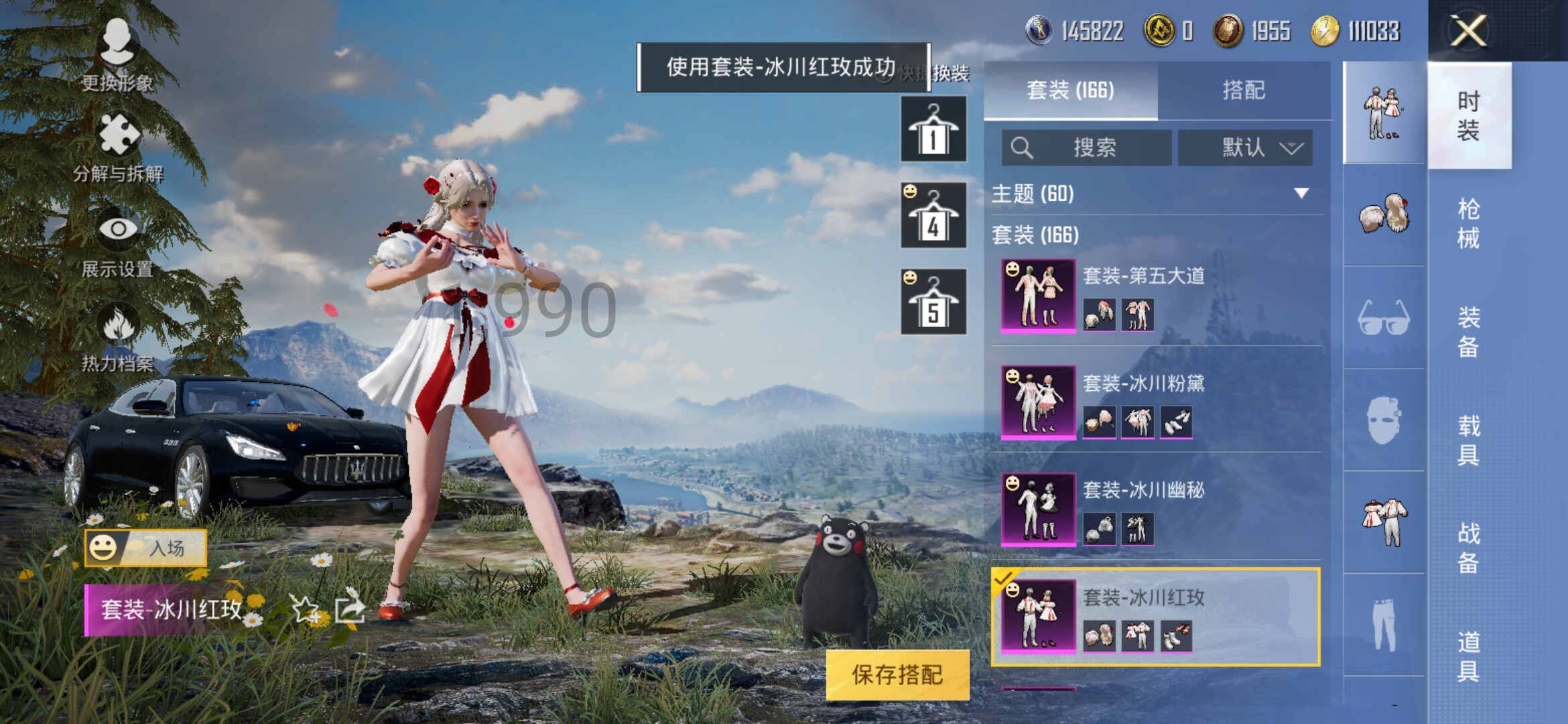Screen dimensions: 1568x724
Task: Close the wardrobe screen with the X
Action: tap(1468, 31)
